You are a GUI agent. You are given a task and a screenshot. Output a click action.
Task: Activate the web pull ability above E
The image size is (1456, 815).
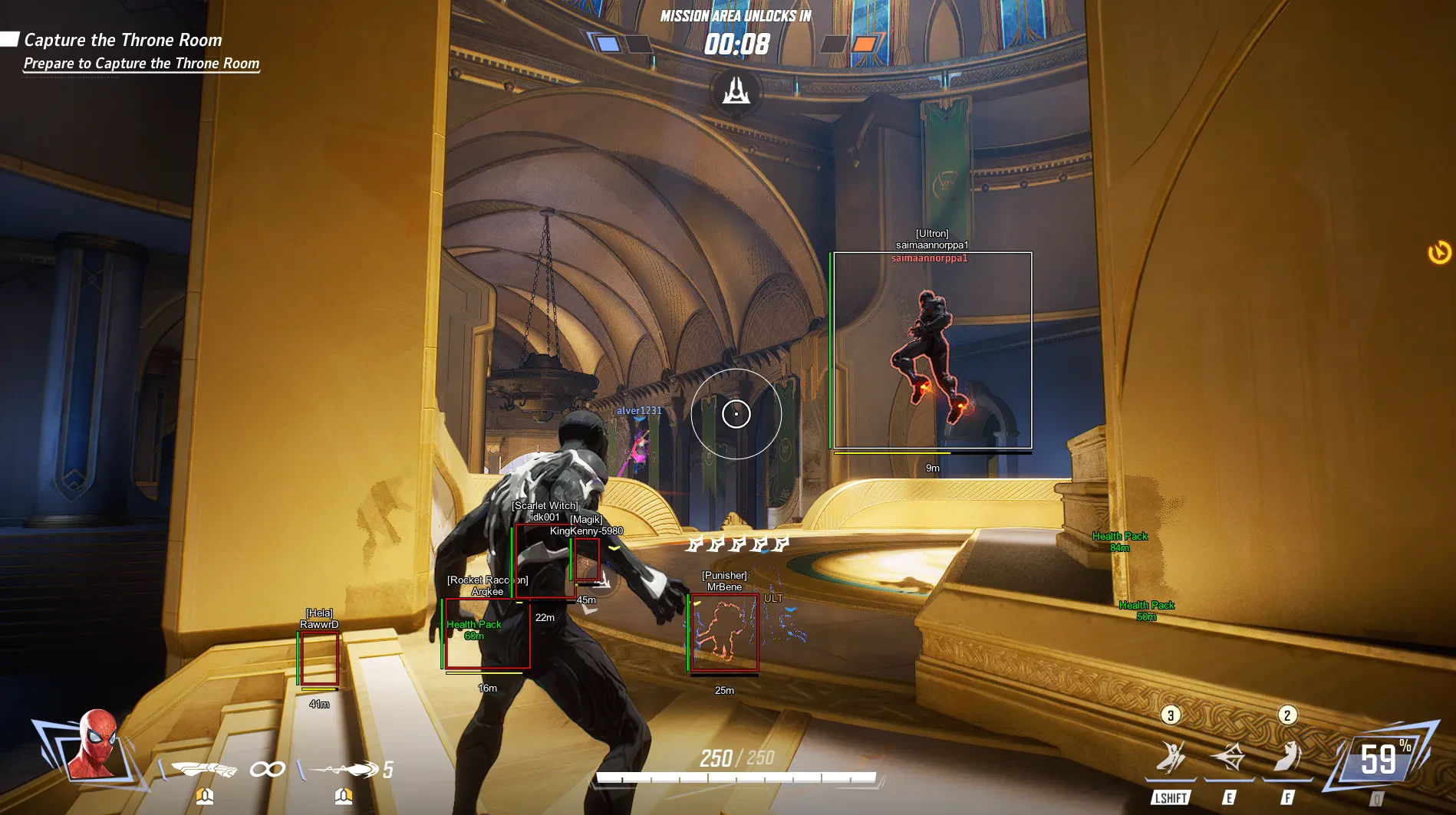(x=1229, y=757)
